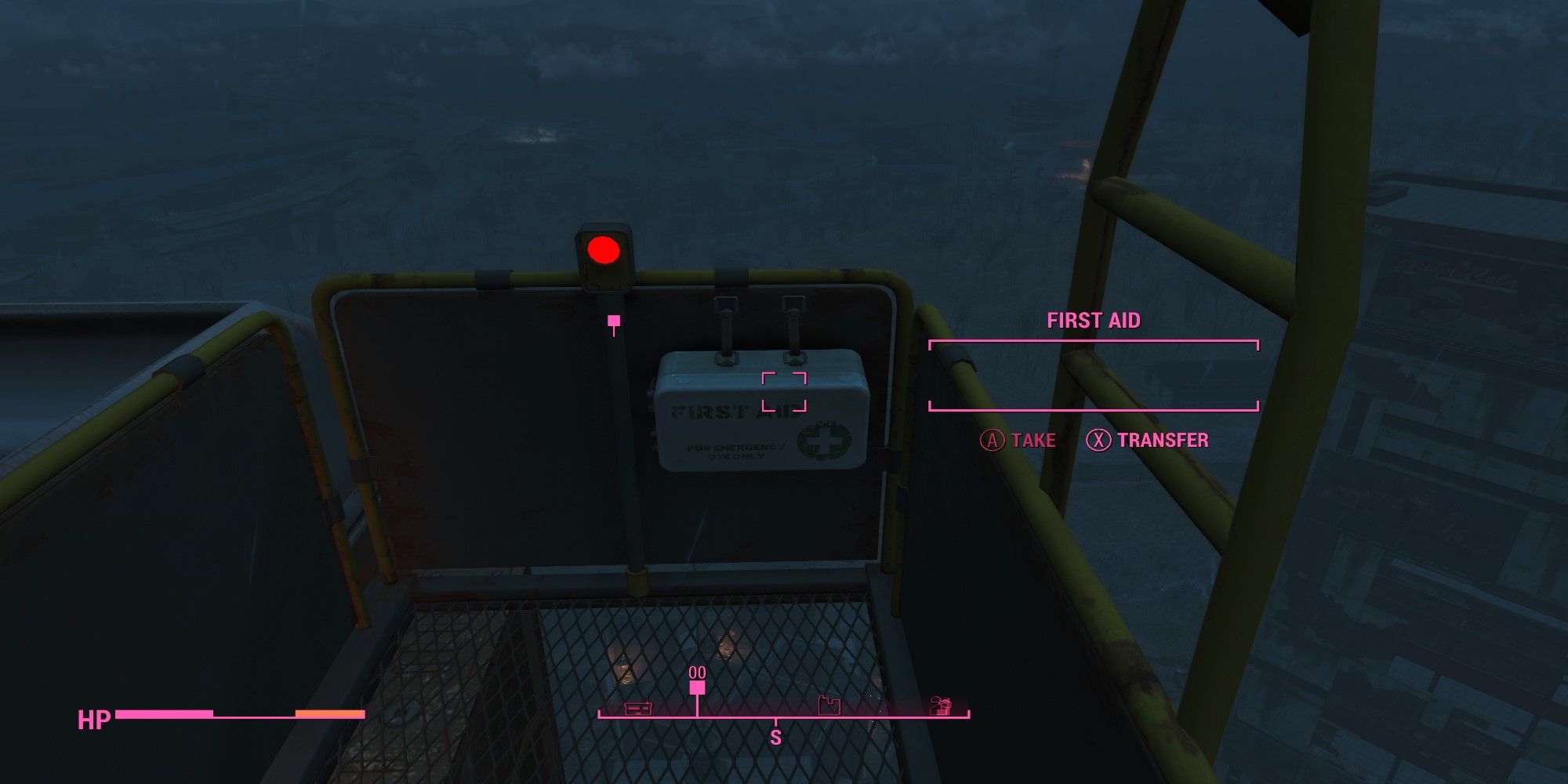The height and width of the screenshot is (784, 1568).
Task: Toggle the red warning light on the pole
Action: [604, 252]
